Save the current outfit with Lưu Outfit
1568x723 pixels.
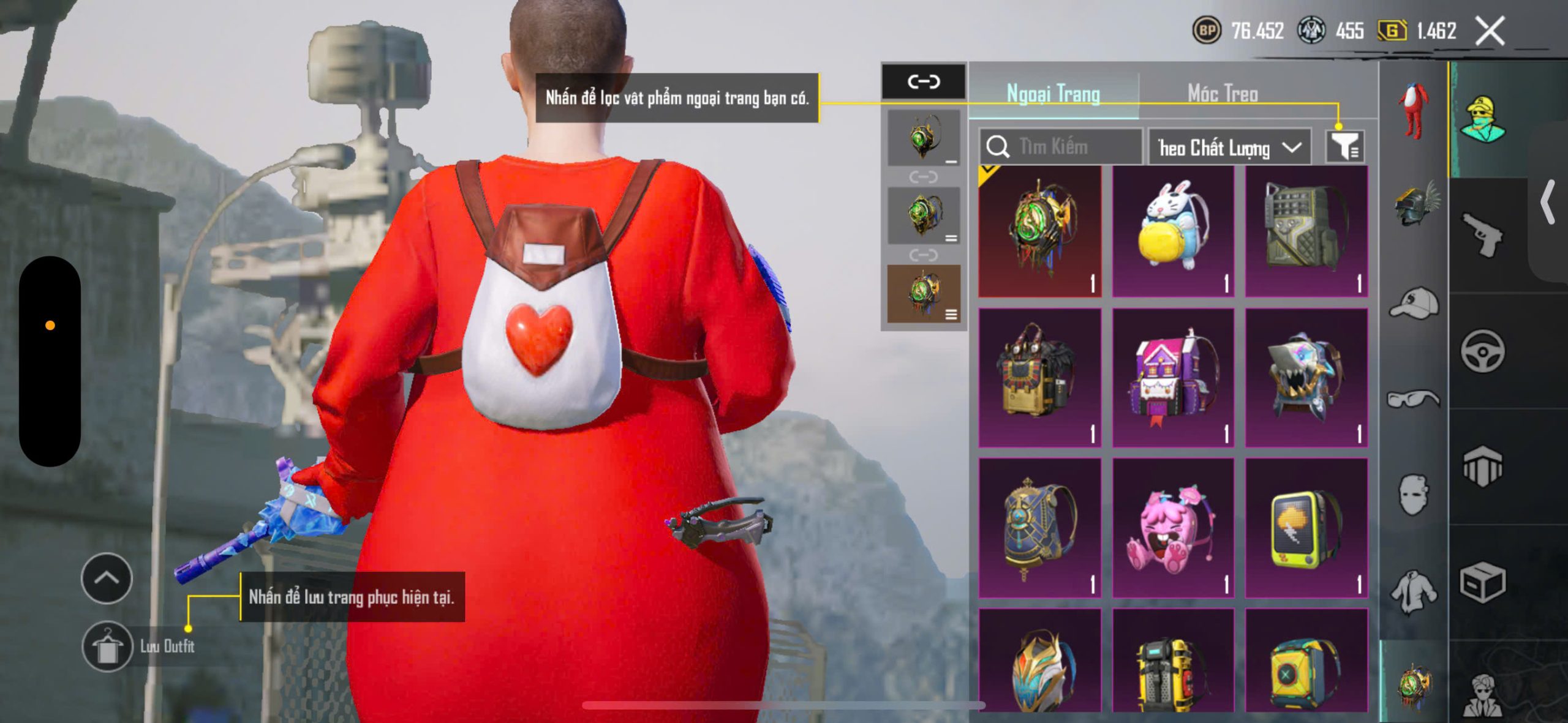108,646
